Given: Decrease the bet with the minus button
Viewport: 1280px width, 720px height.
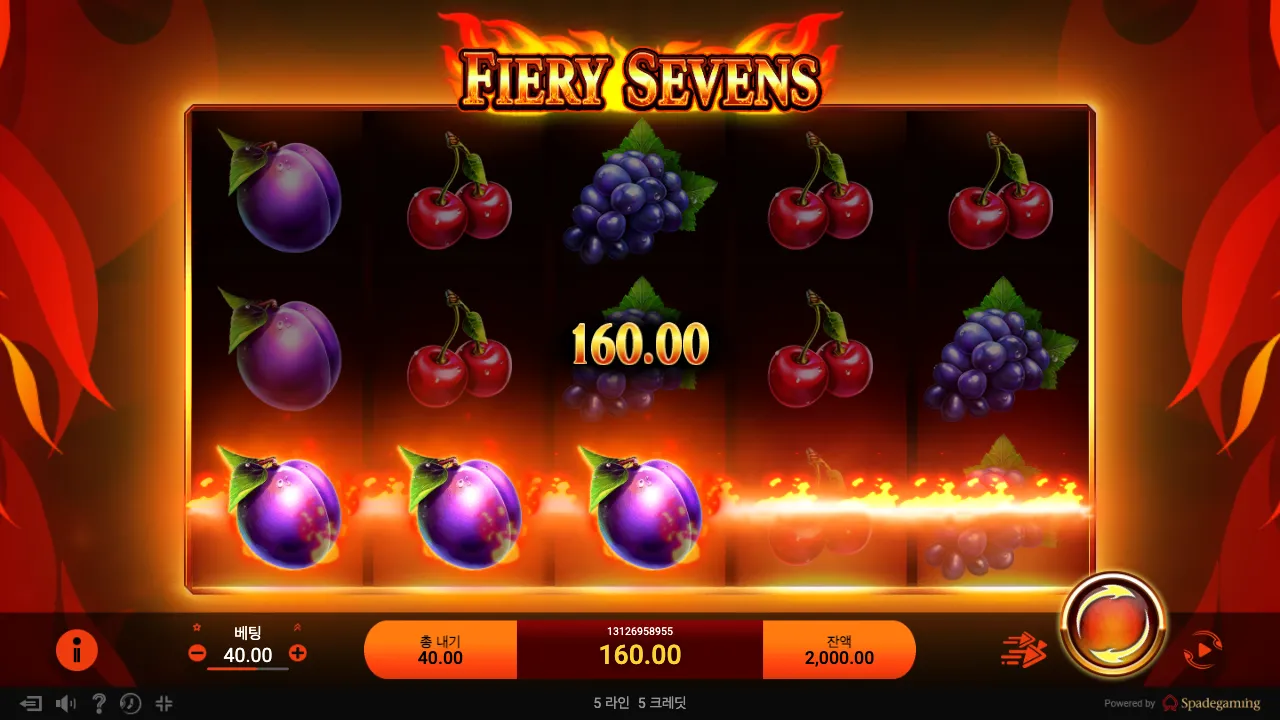Looking at the screenshot, I should click(x=196, y=655).
